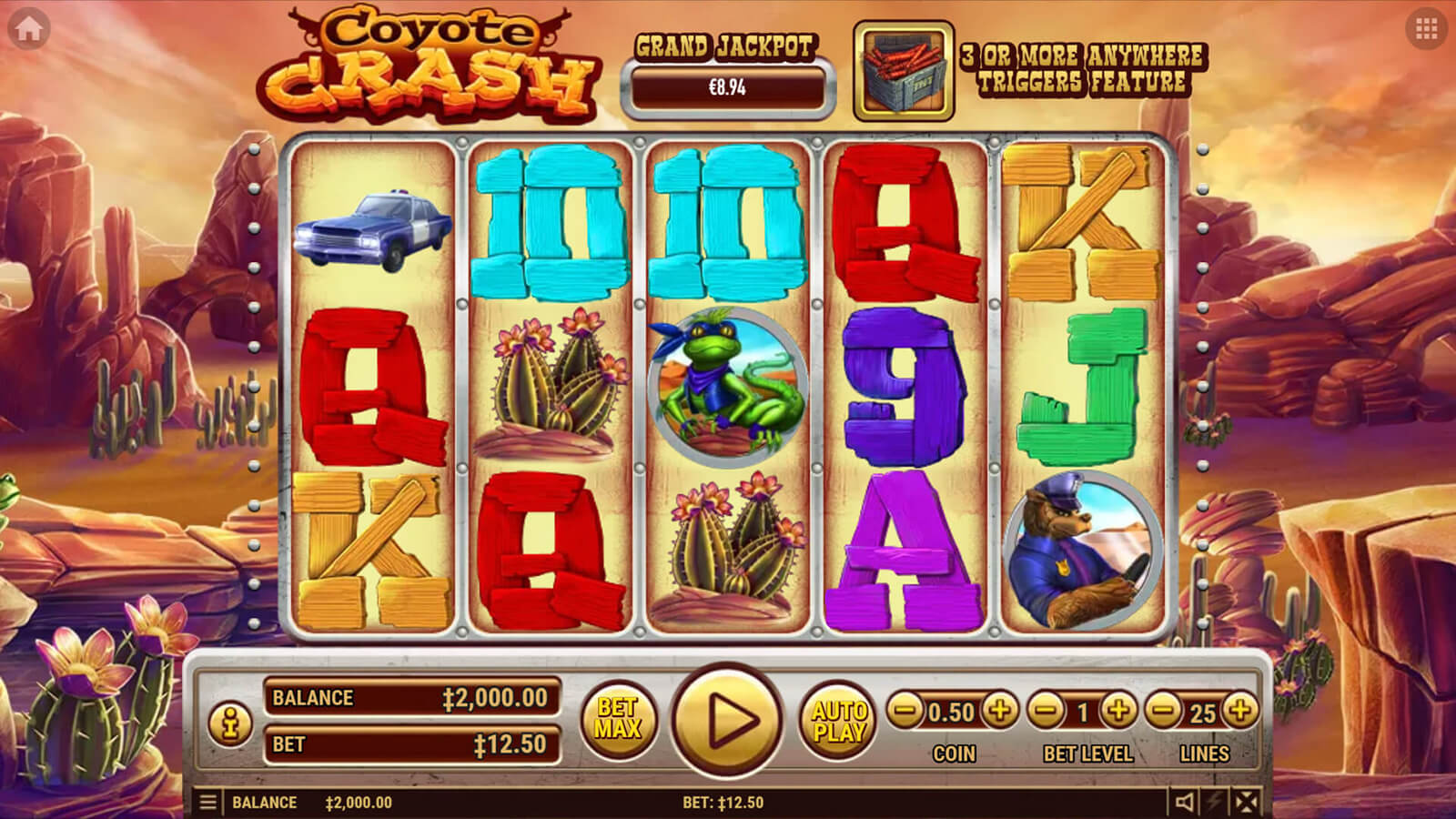Open the grid menu in the corner
Screen dimensions: 1456x819
[x=1426, y=30]
